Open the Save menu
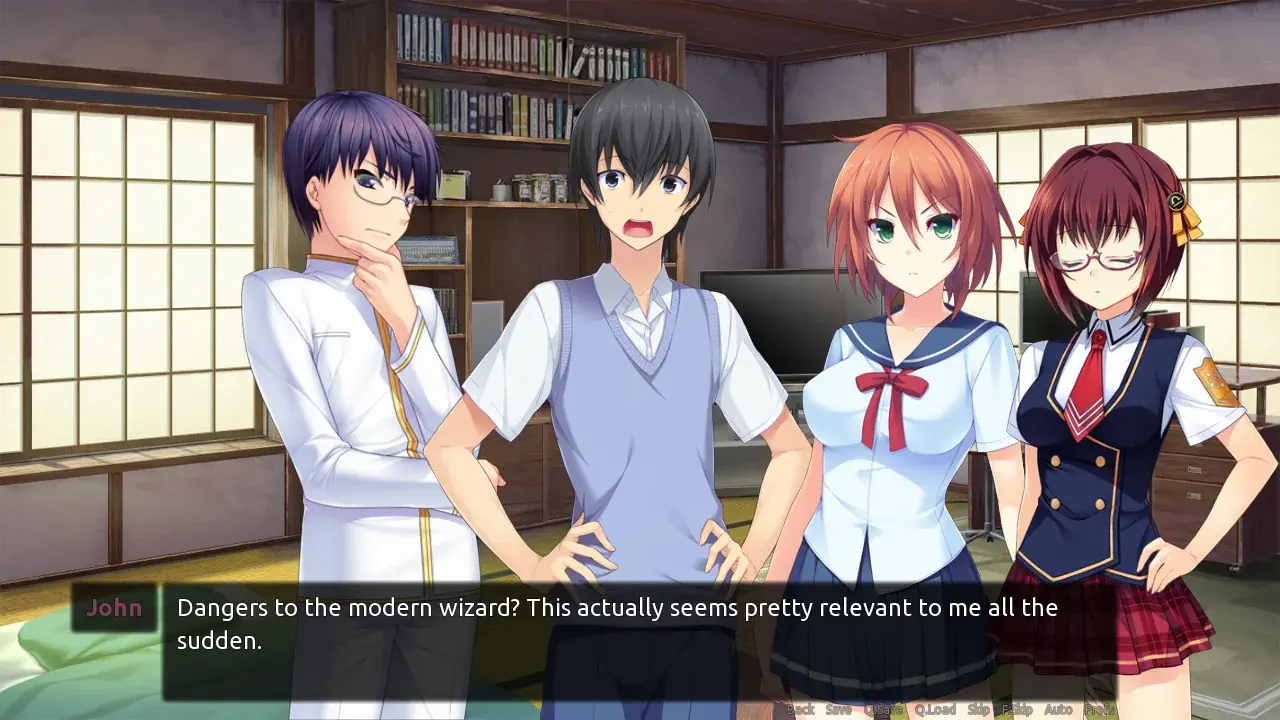1280x720 pixels. point(839,710)
